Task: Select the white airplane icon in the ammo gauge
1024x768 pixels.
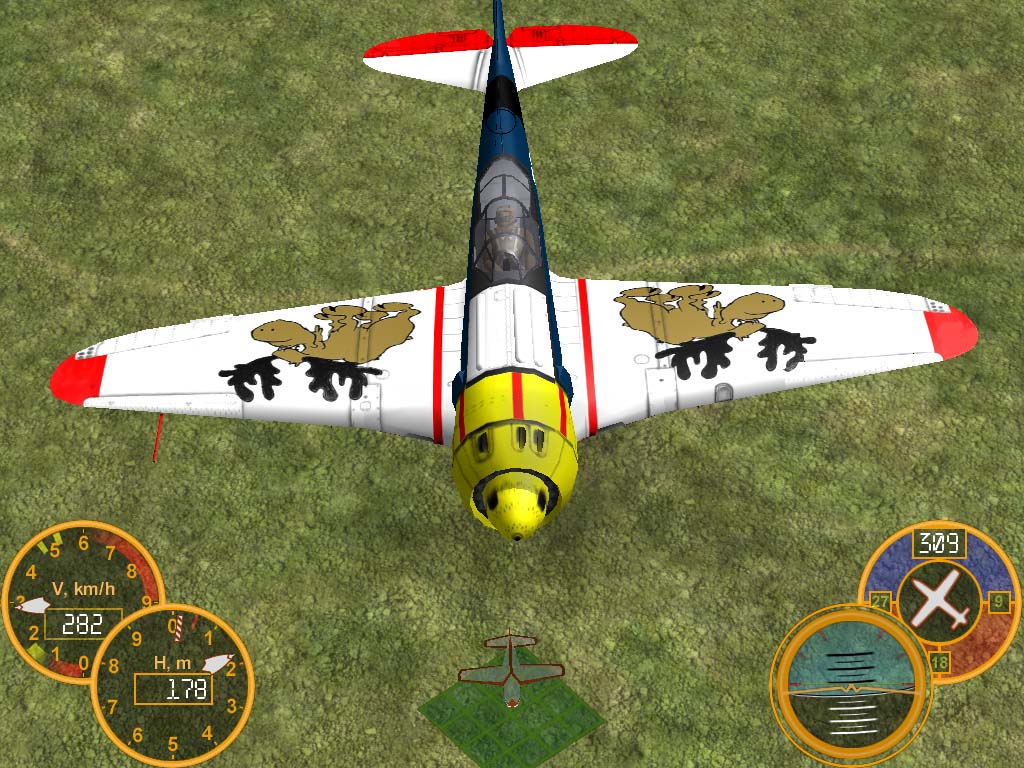Action: (x=939, y=601)
